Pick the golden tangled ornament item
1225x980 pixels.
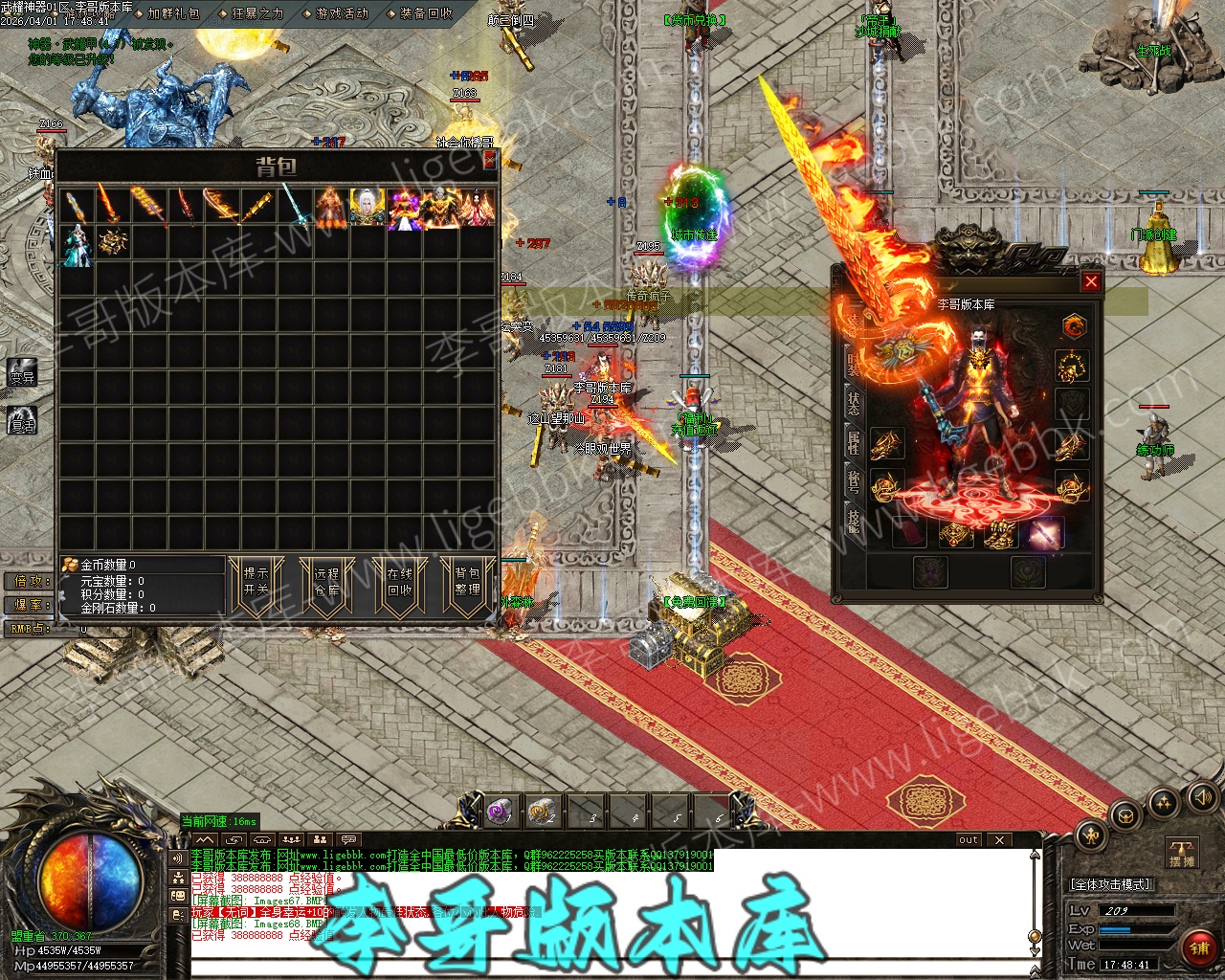pyautogui.click(x=113, y=243)
